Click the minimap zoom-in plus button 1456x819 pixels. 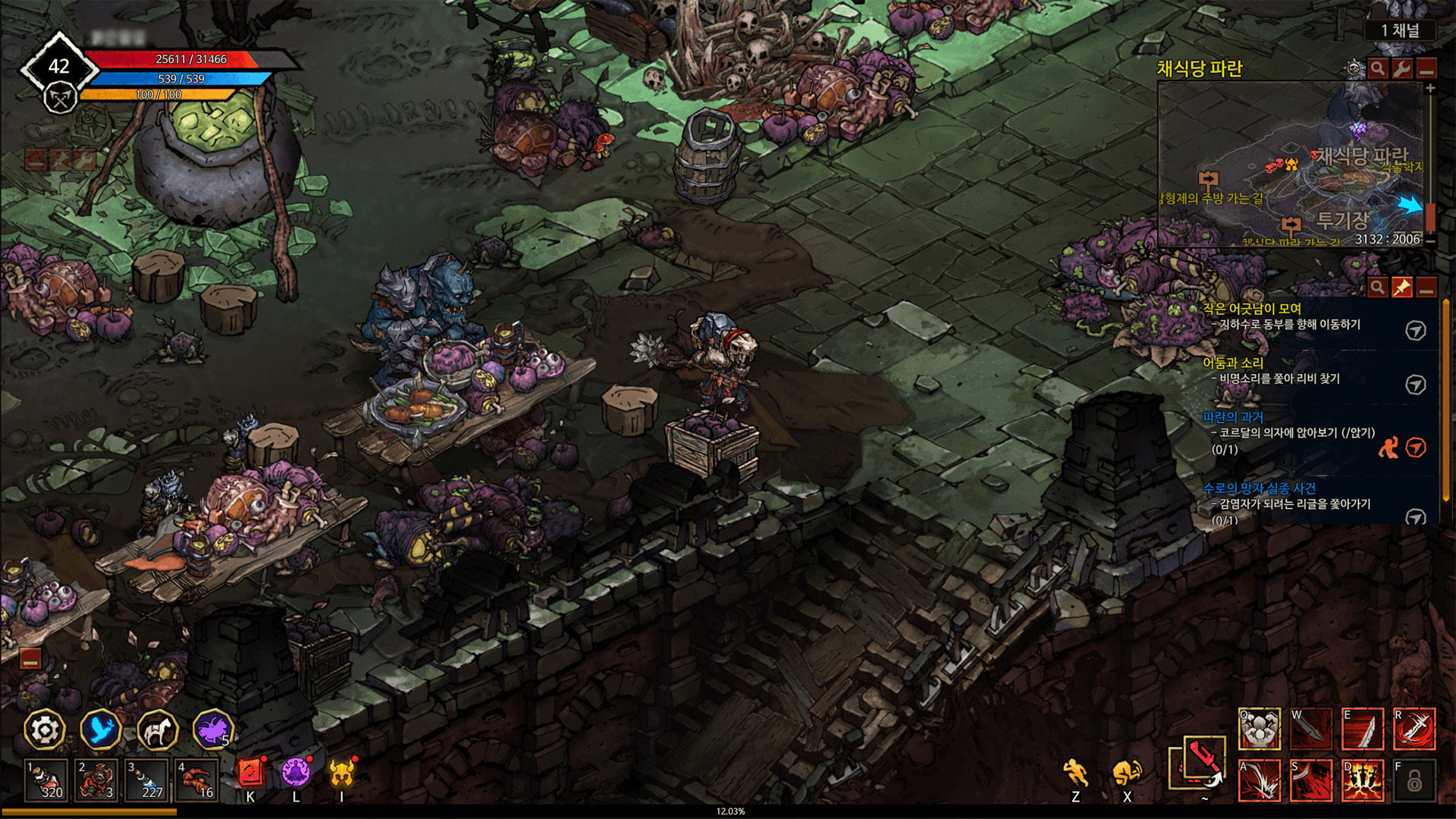click(x=1430, y=89)
